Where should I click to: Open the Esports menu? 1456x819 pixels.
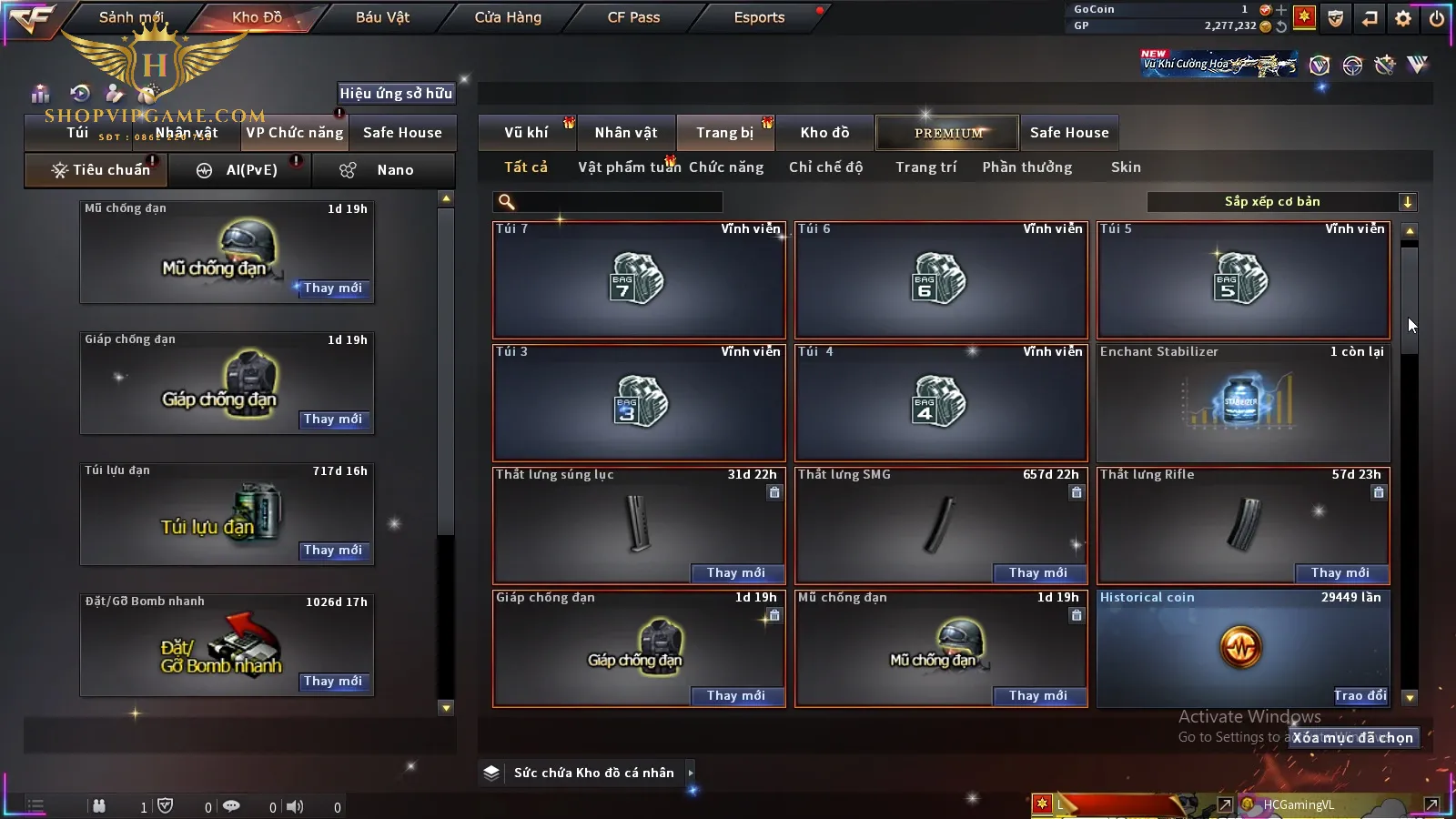coord(759,17)
